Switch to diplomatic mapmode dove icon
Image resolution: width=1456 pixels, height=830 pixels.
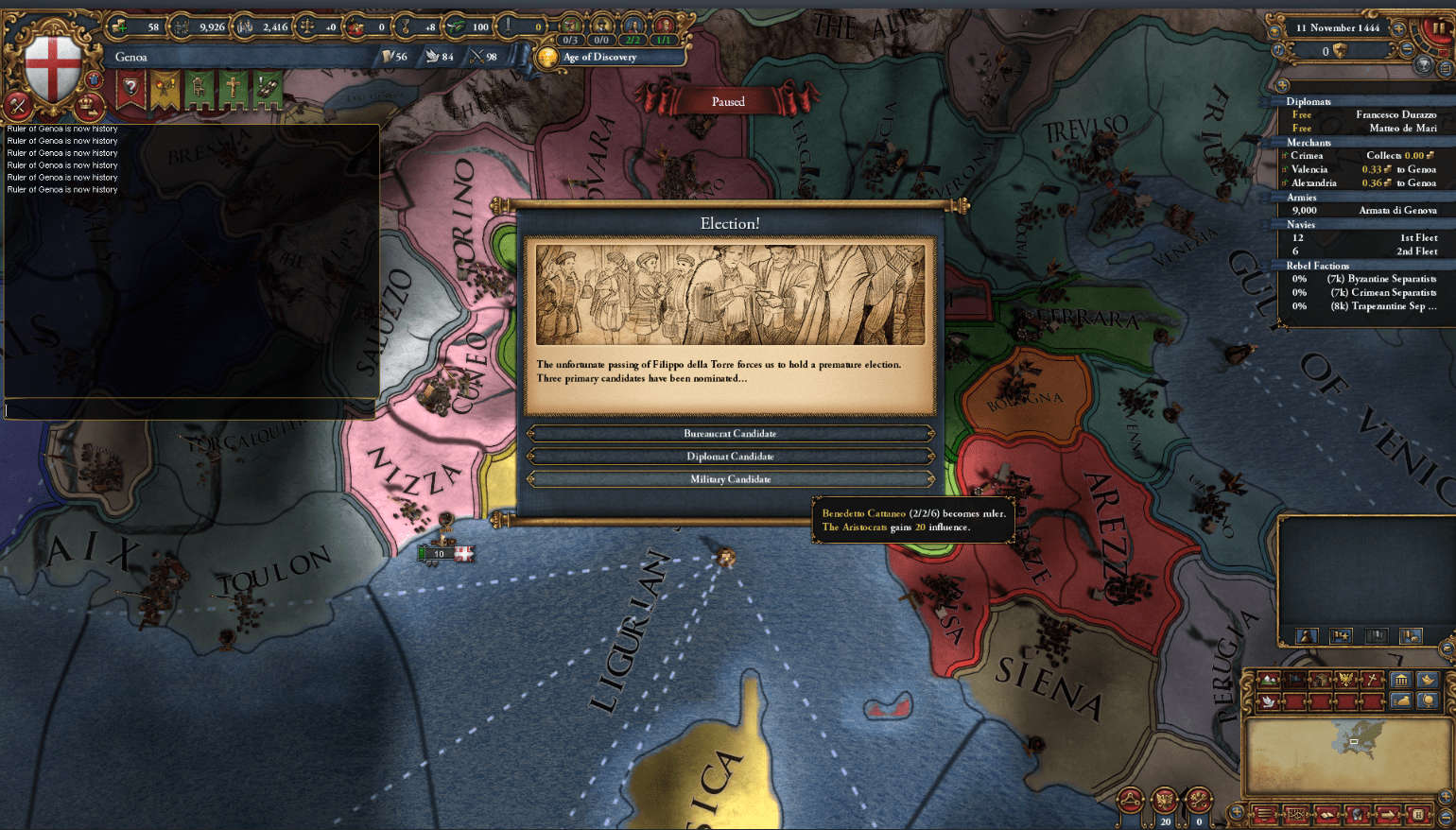tap(1267, 701)
